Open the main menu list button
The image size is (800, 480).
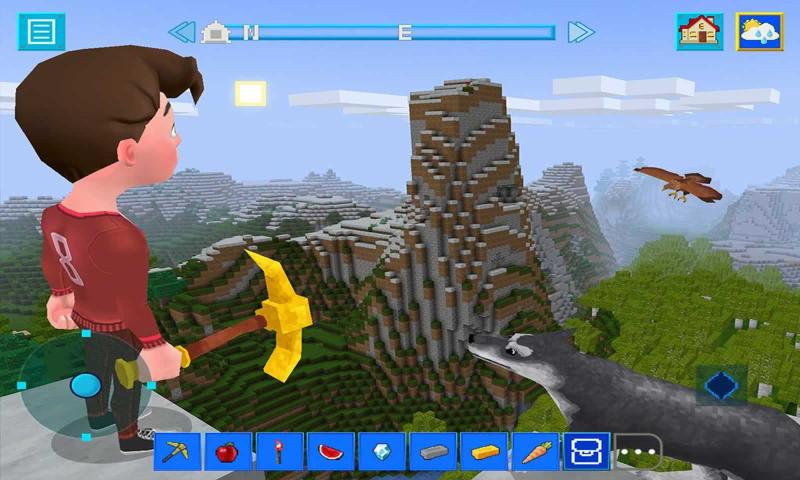point(41,31)
